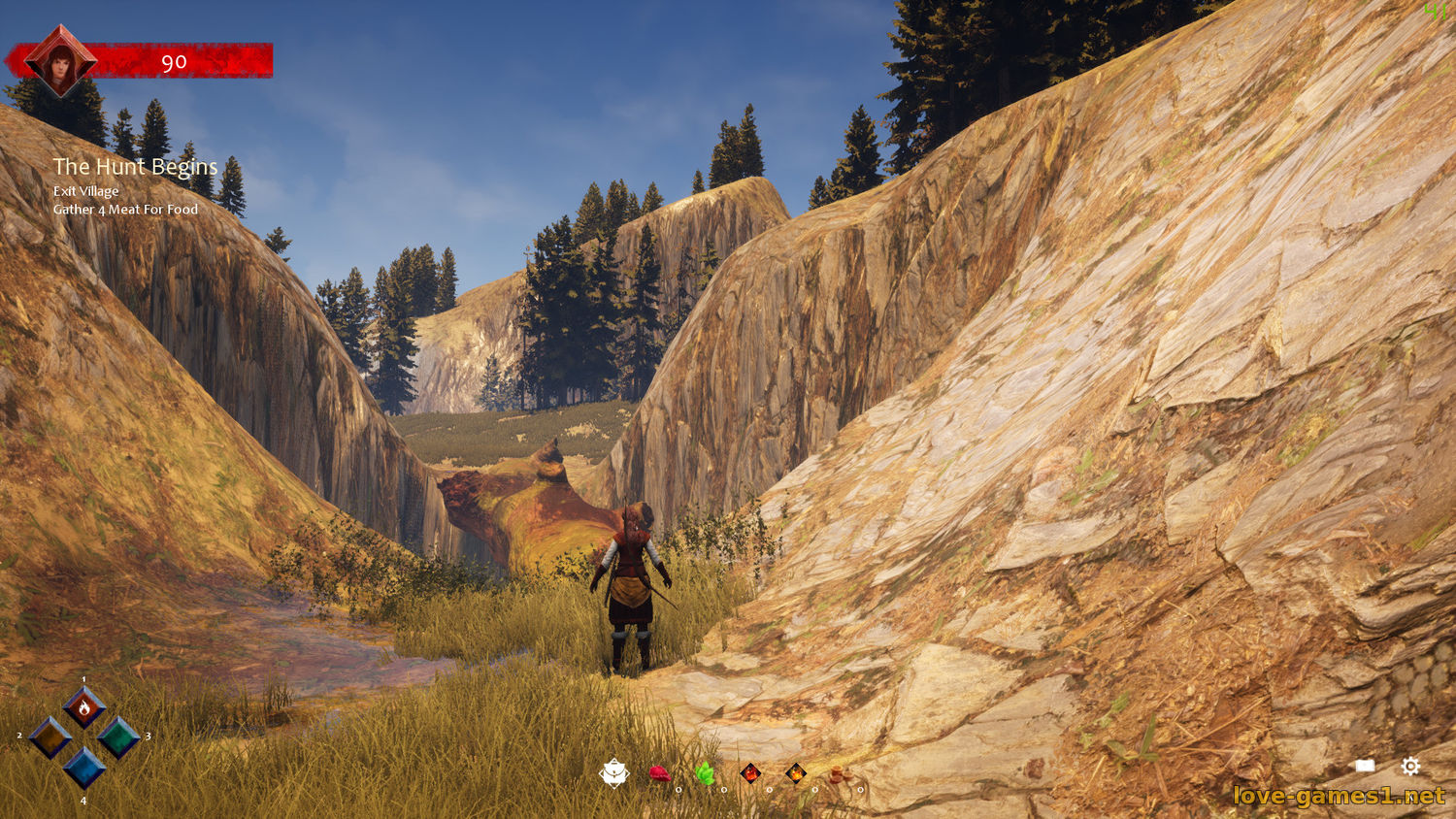Click the white card icon beside the gear
The width and height of the screenshot is (1456, 819).
click(1365, 767)
